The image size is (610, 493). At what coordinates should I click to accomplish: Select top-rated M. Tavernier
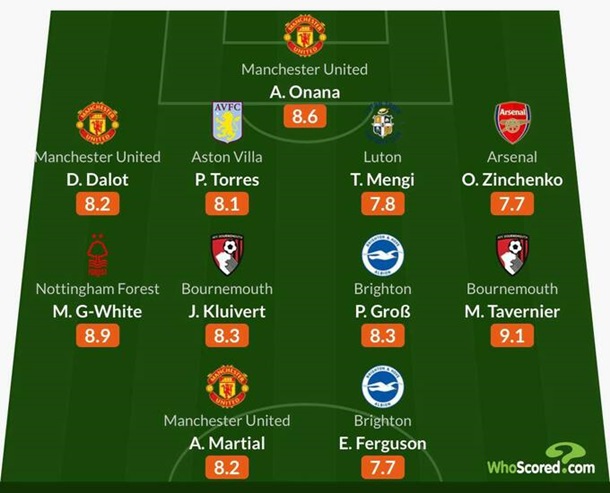tap(513, 311)
